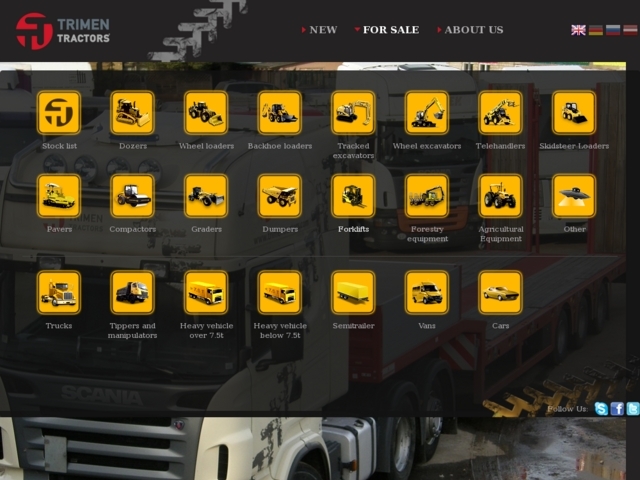Choose the German flag language option
The image size is (640, 480).
coord(596,30)
